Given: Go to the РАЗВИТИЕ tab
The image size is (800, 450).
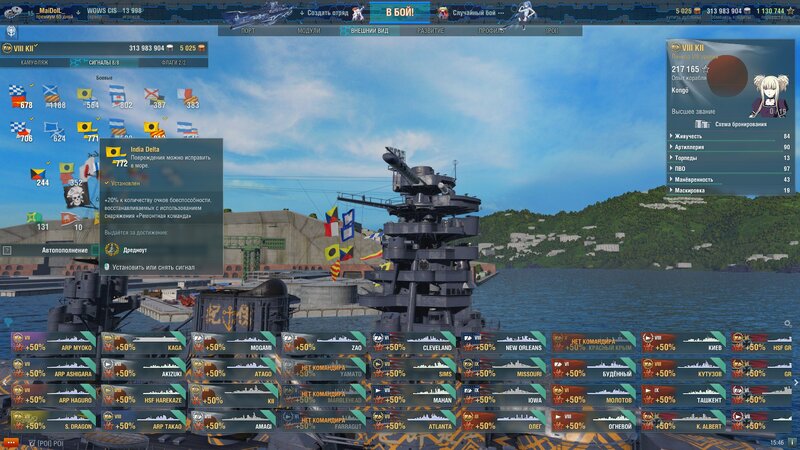Looking at the screenshot, I should pos(430,31).
